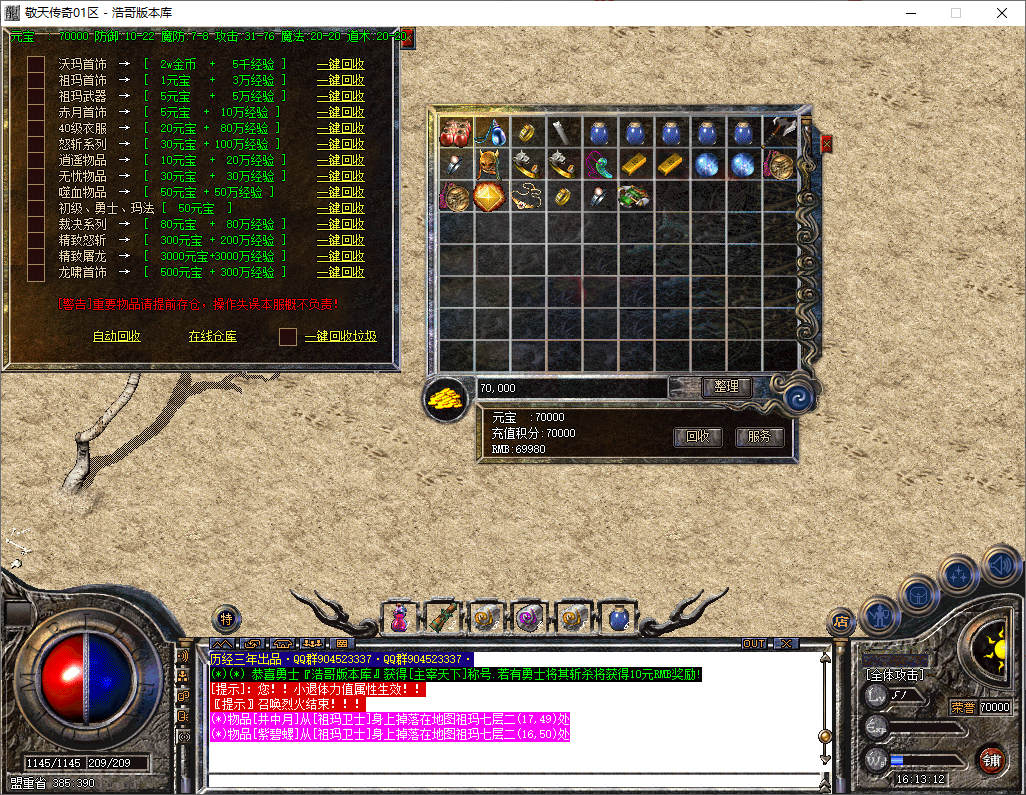Tick the checkbox beside 赤月首饰
The image size is (1026, 795).
coord(36,112)
